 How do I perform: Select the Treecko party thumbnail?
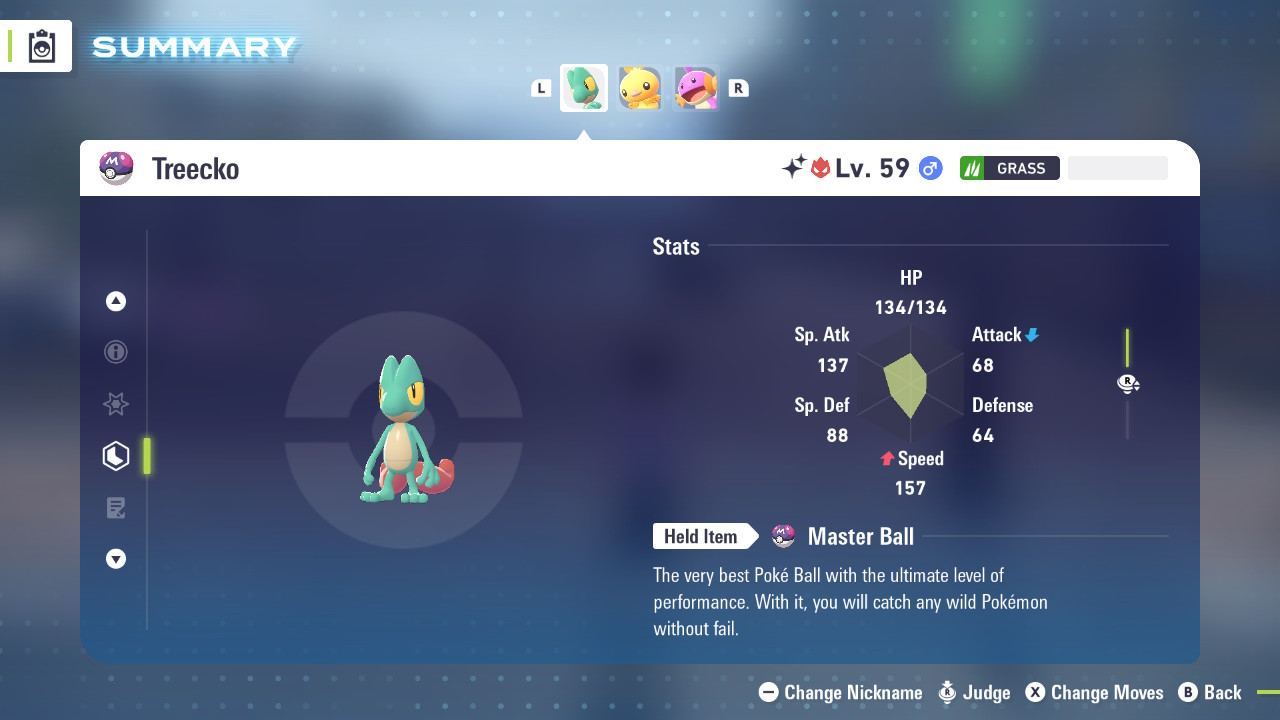[x=584, y=88]
